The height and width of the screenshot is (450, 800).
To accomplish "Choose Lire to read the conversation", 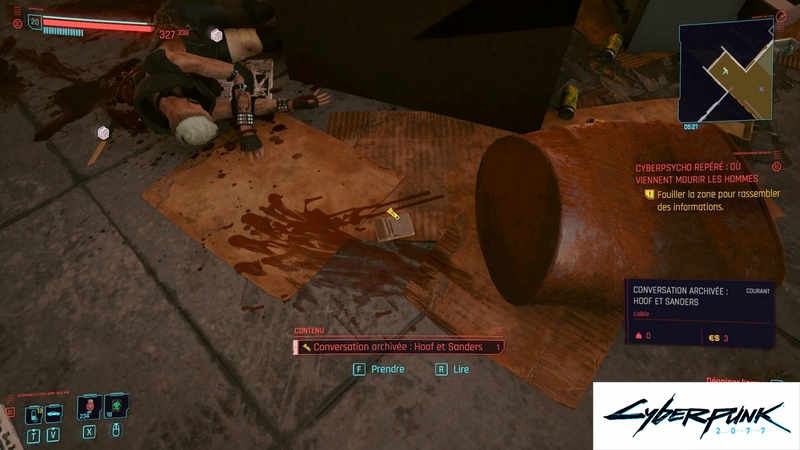I will click(452, 369).
